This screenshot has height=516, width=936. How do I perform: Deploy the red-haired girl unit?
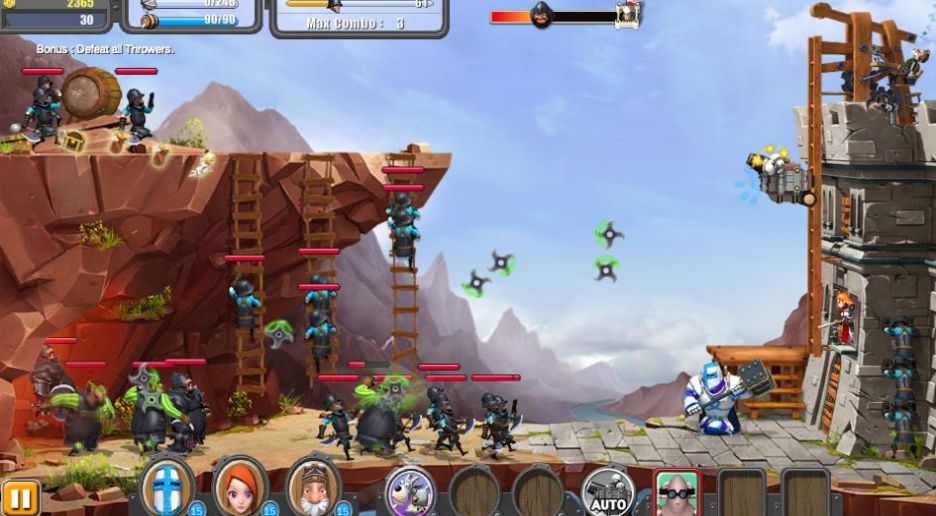pyautogui.click(x=240, y=488)
